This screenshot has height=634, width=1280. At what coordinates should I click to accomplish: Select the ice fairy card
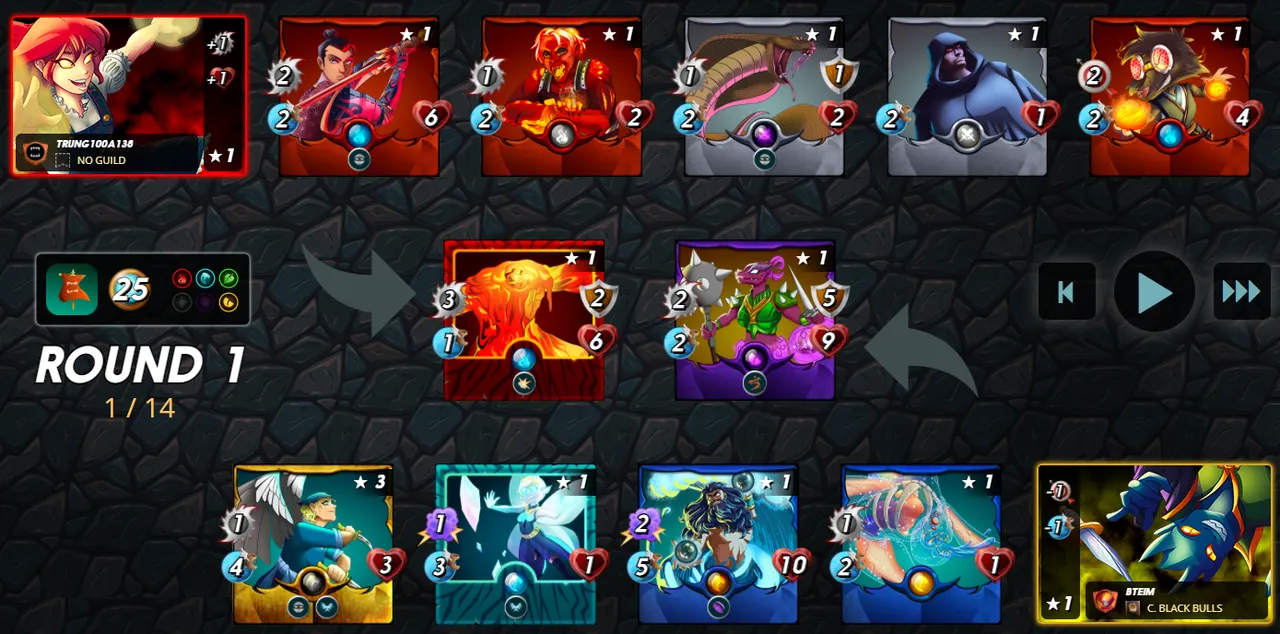coord(516,544)
